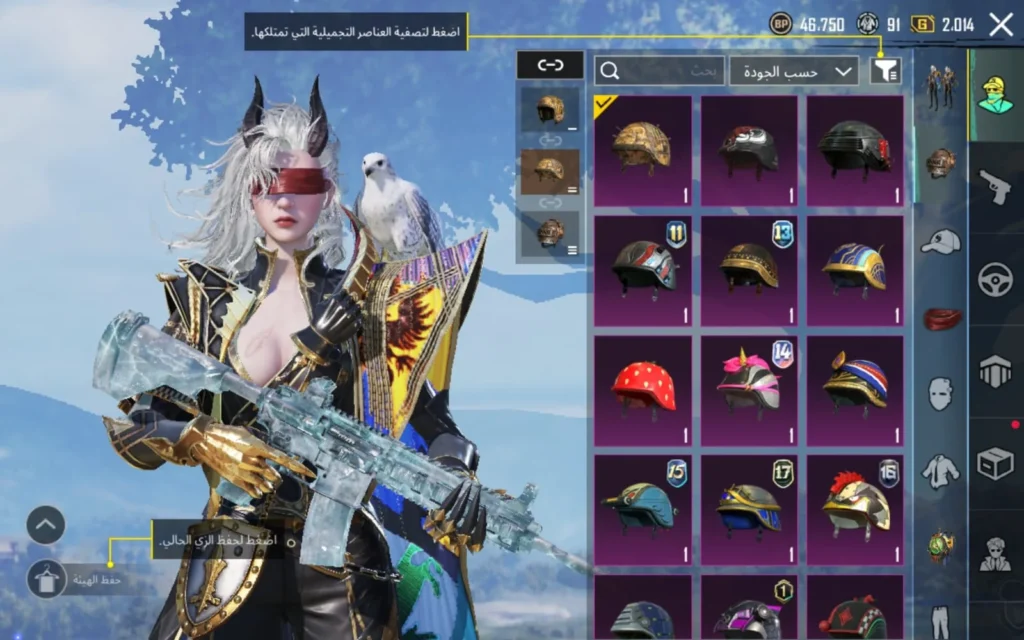1024x640 pixels.
Task: Close the inventory with the X button
Action: pos(1000,25)
